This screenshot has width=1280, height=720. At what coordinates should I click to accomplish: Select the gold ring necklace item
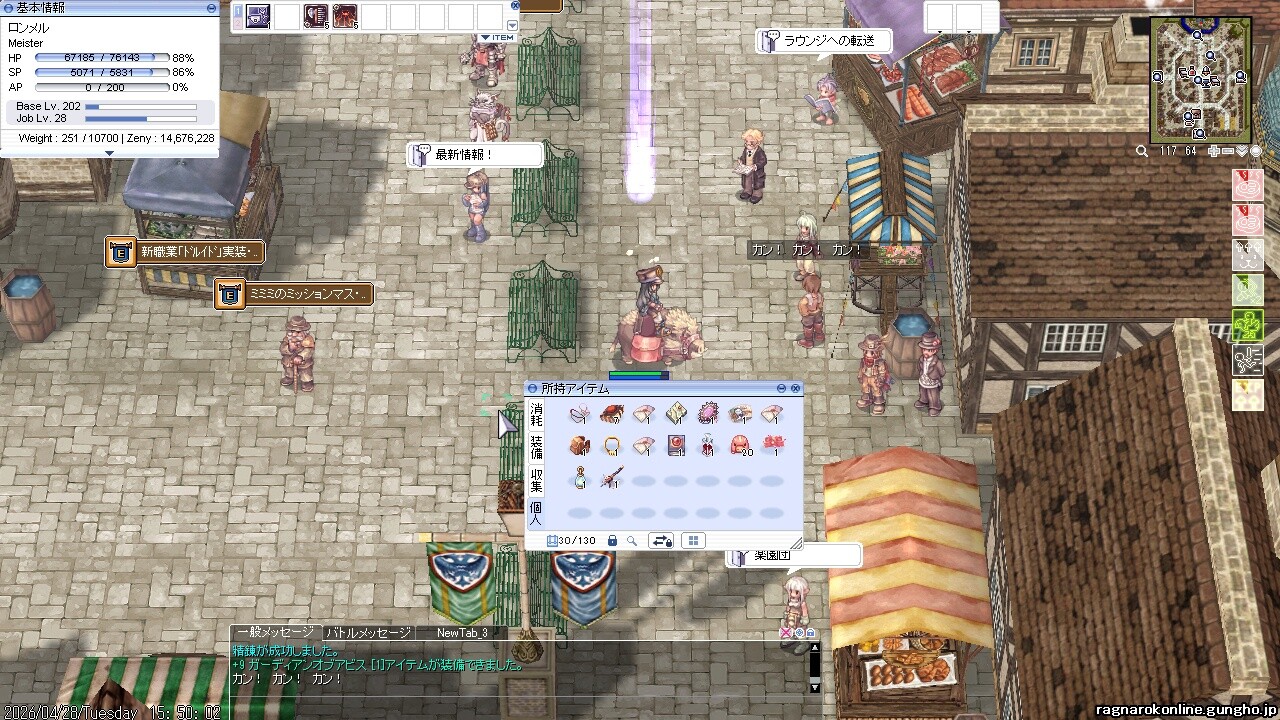(x=611, y=446)
